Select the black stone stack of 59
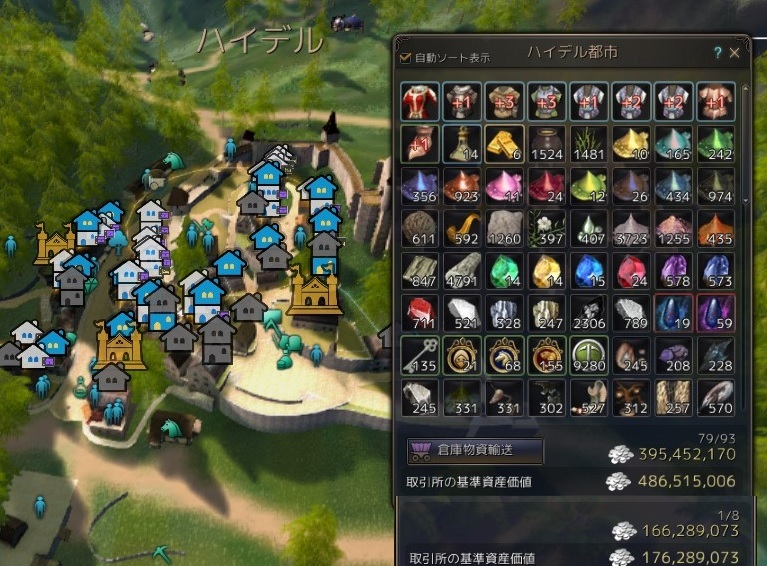Image resolution: width=767 pixels, height=566 pixels. coord(714,313)
